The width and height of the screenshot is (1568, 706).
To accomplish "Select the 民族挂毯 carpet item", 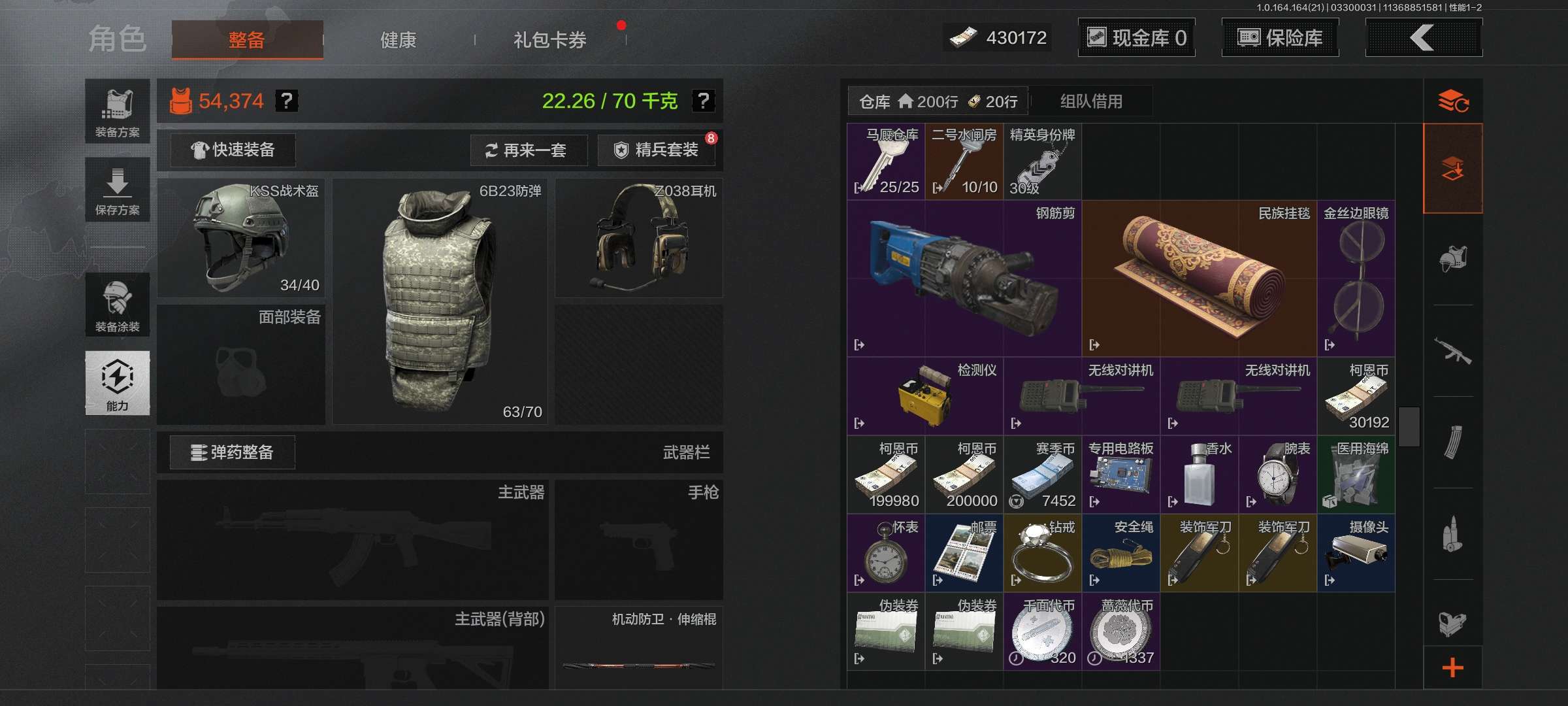I will (1199, 279).
